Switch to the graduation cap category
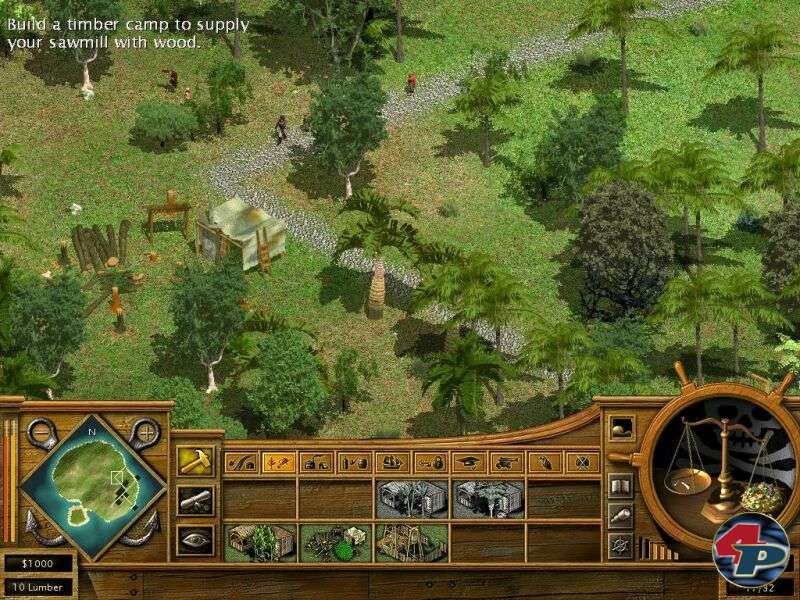This screenshot has width=800, height=600. tap(468, 462)
